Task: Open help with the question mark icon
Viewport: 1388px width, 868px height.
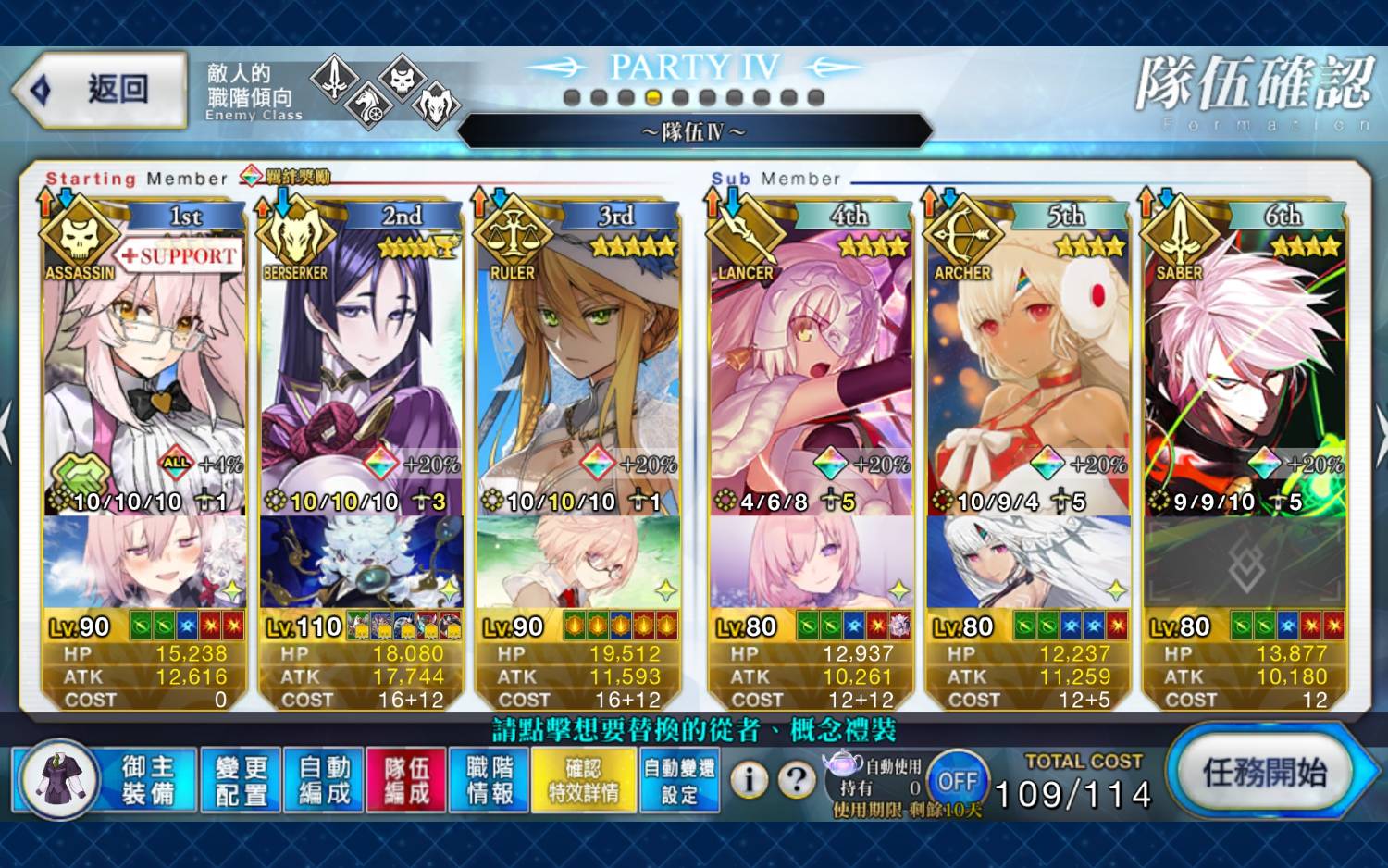Action: 796,781
